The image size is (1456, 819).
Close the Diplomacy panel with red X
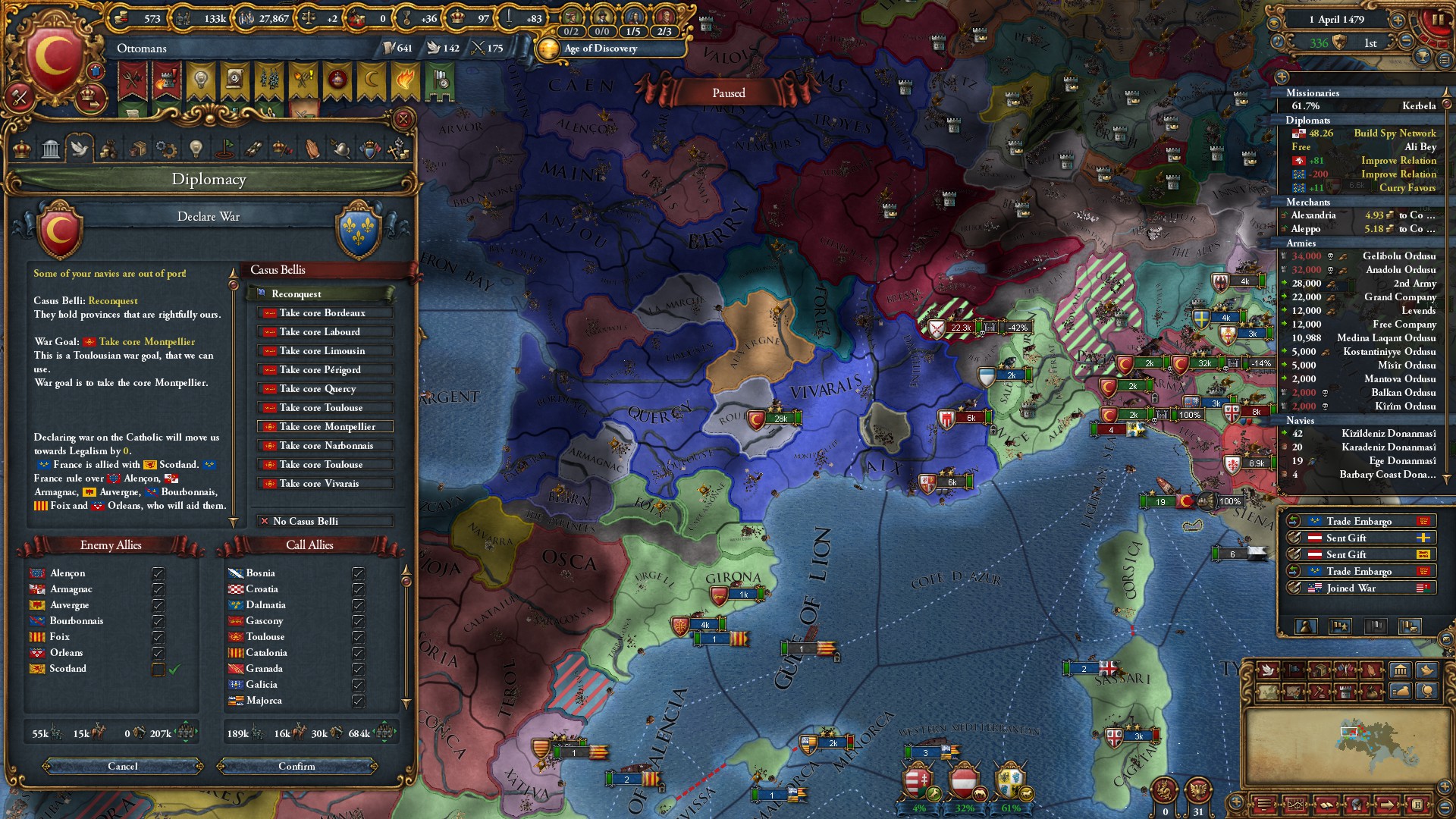tap(403, 119)
